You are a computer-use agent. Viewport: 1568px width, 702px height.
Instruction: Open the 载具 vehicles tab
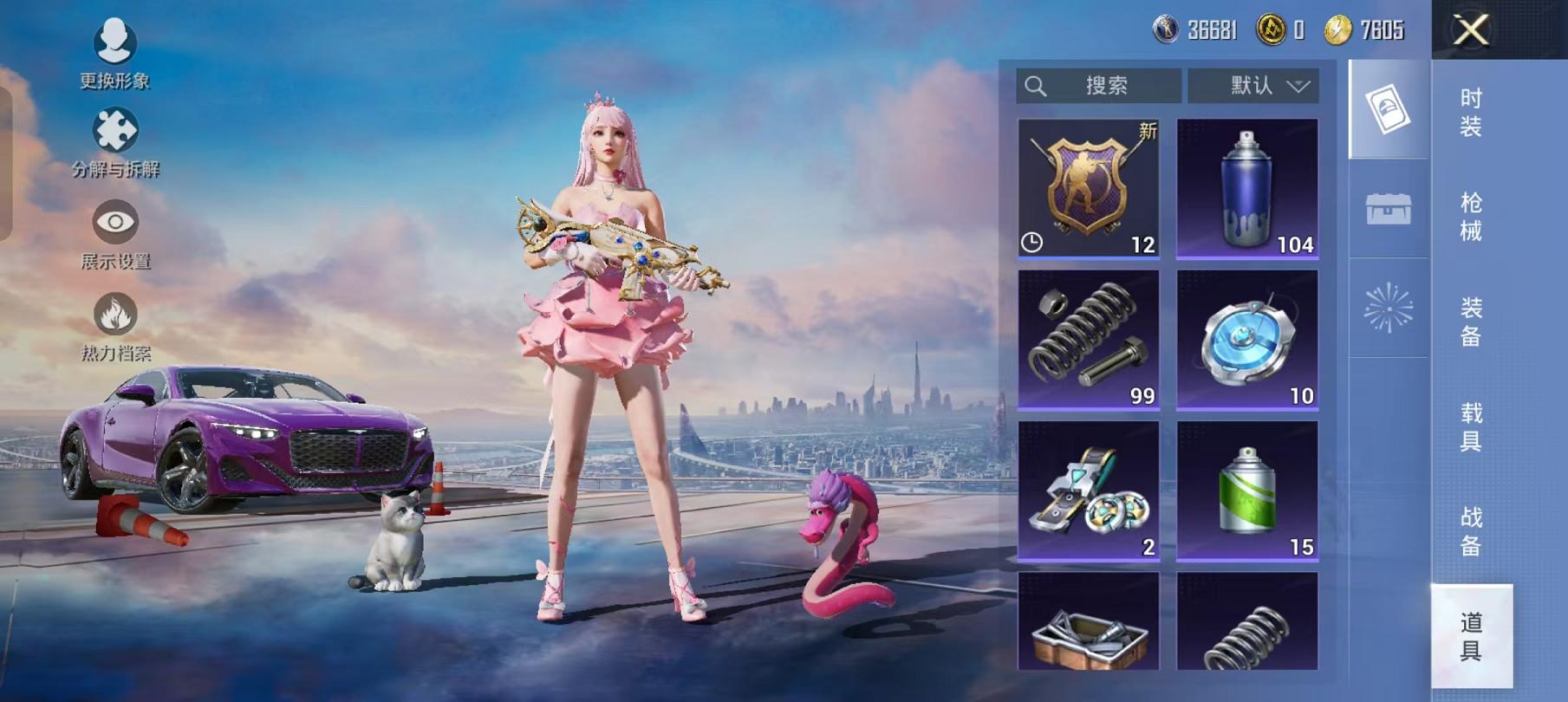[1474, 427]
